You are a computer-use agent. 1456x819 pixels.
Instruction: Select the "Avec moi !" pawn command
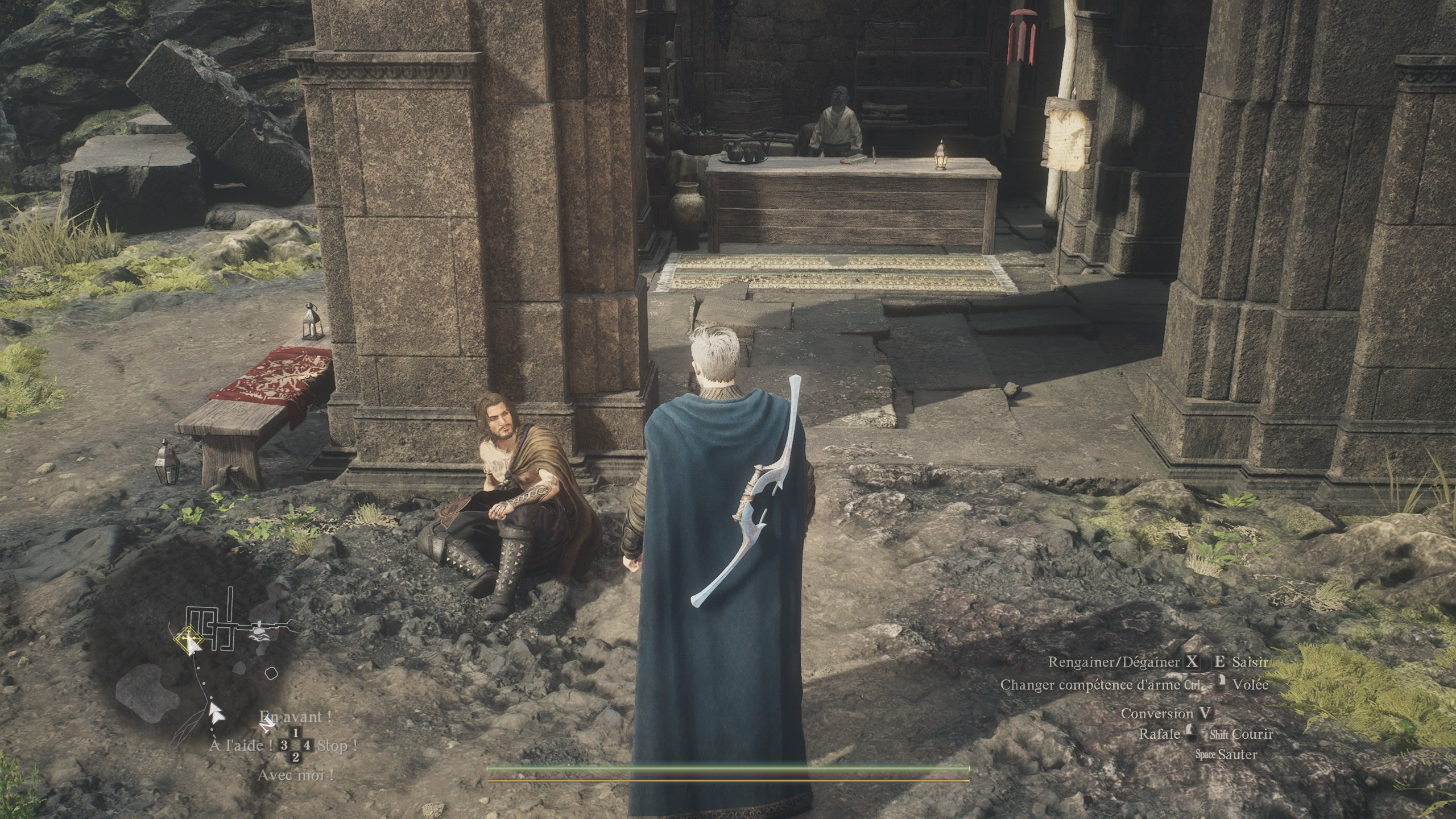point(295,775)
